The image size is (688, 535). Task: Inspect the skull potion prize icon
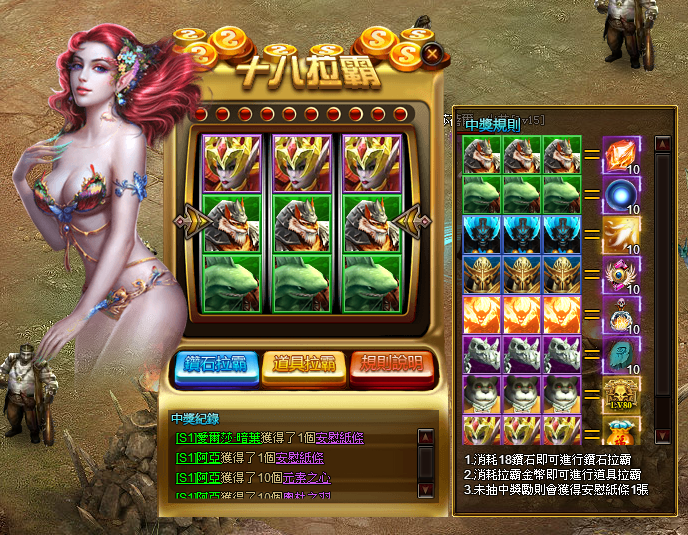(x=620, y=314)
